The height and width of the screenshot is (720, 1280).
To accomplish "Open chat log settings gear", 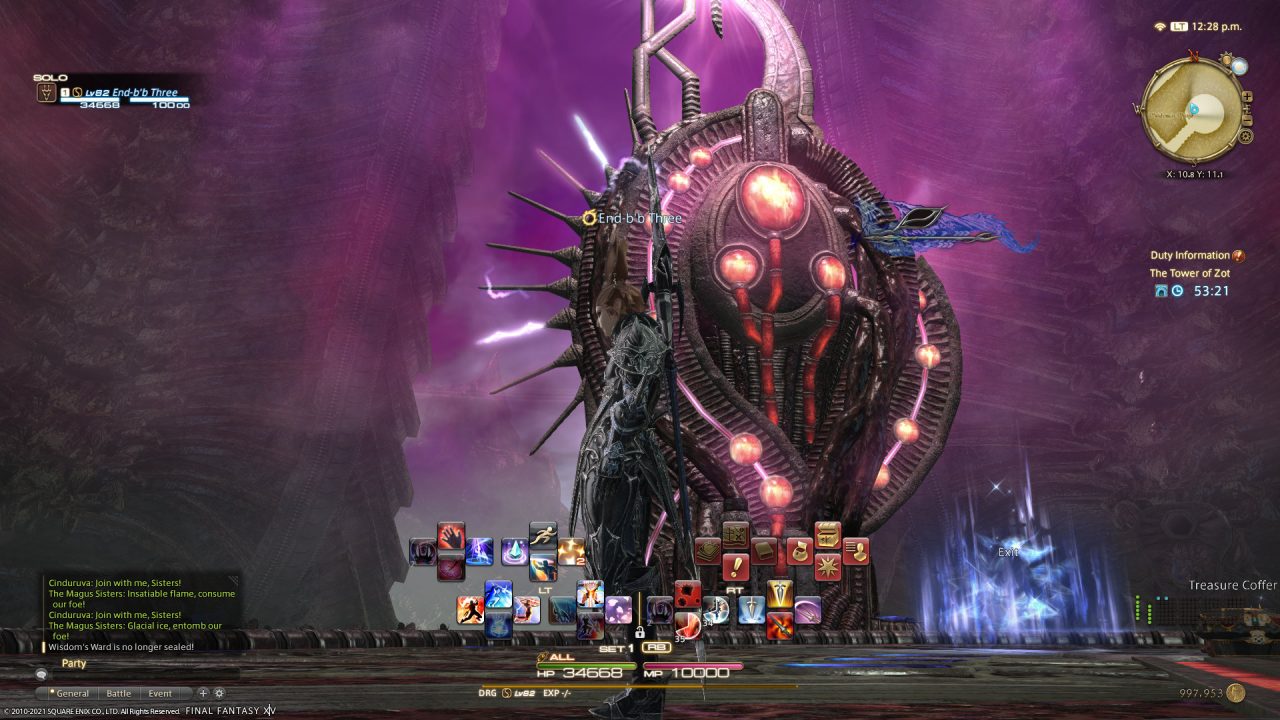I will 219,693.
